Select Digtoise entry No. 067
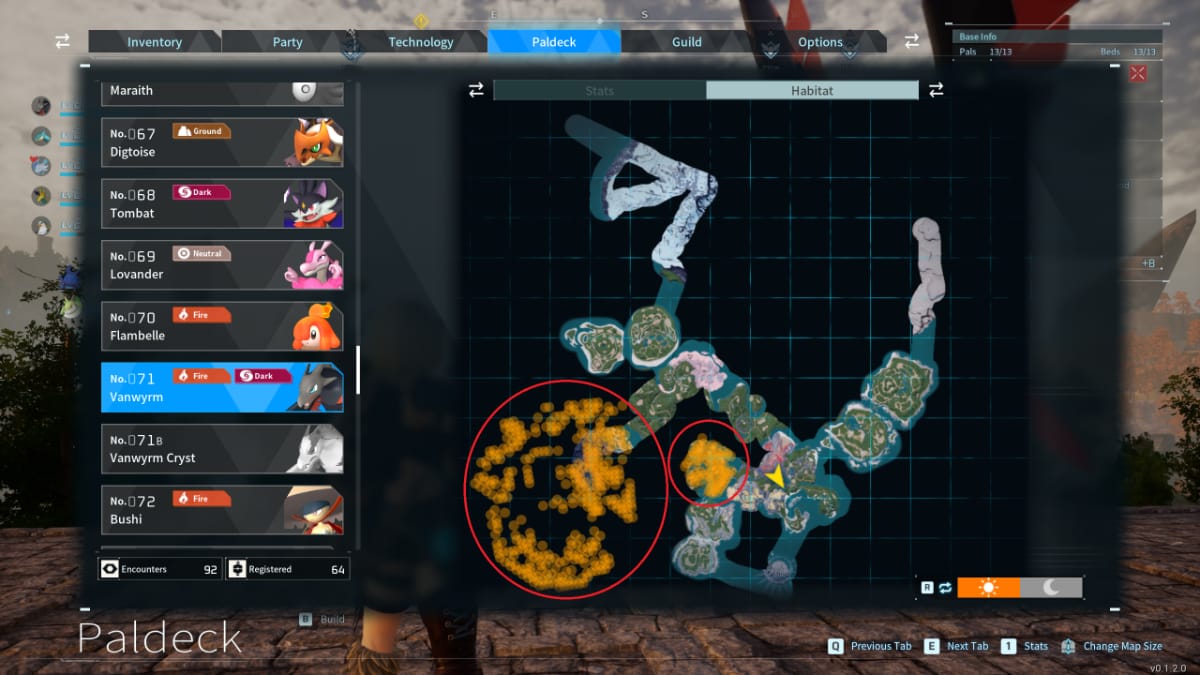 pos(222,143)
